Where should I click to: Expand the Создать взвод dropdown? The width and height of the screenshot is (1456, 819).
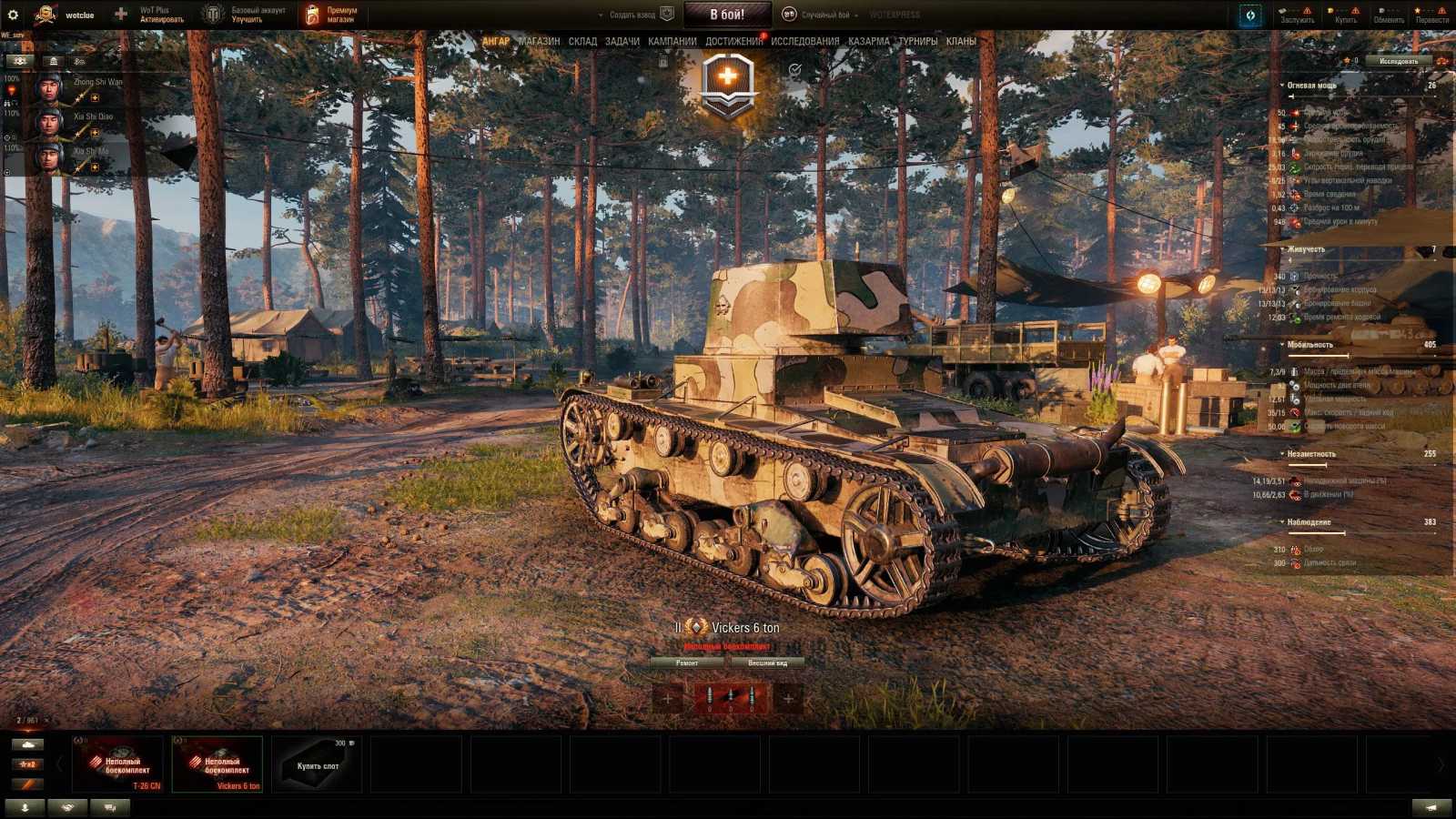pos(600,15)
